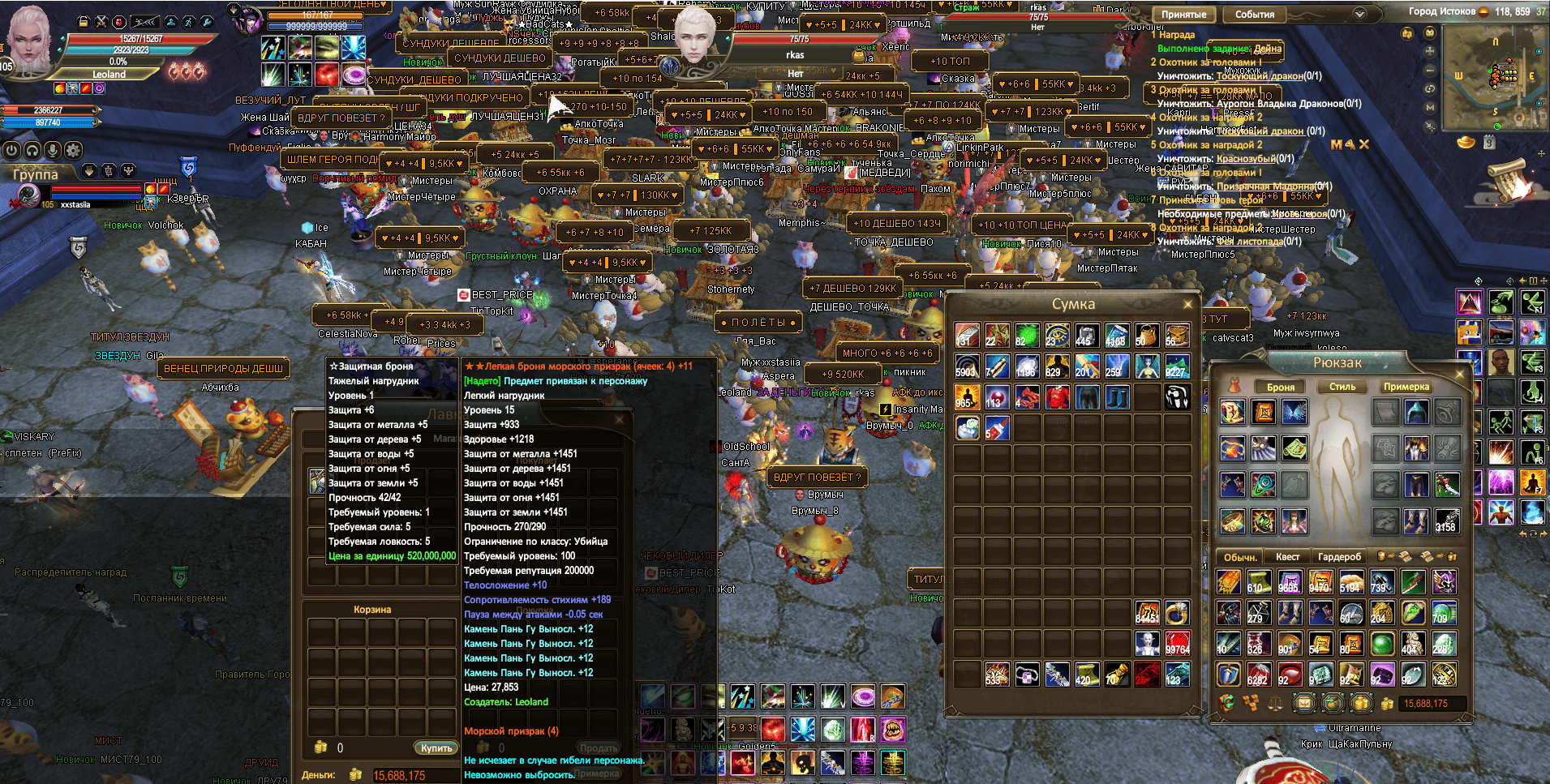Open the settings gear icon near the character portrait
1550x784 pixels.
click(x=73, y=150)
